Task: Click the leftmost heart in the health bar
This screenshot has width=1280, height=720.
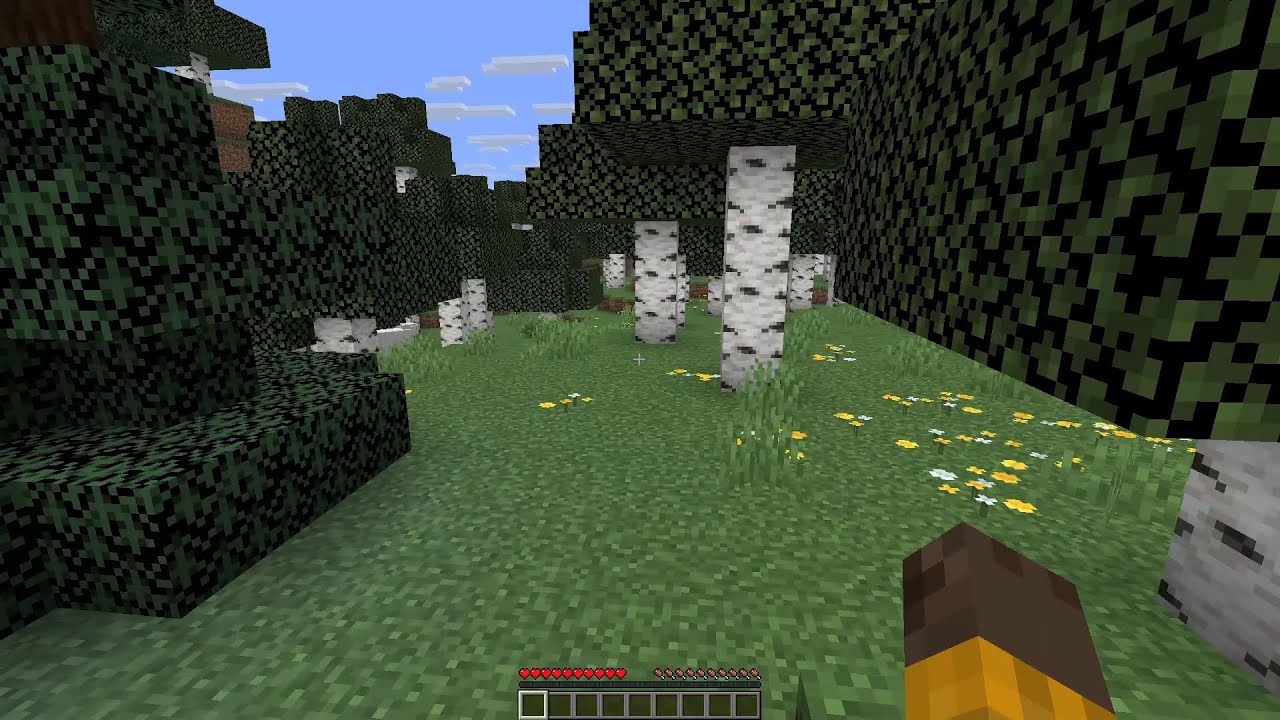Action: 524,673
